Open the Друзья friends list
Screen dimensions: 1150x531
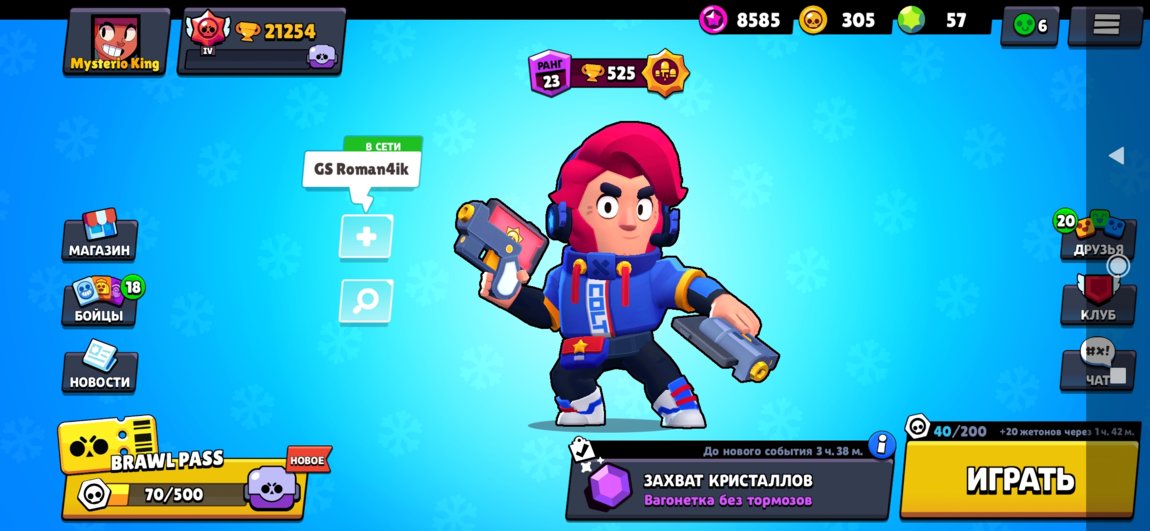tap(1097, 235)
